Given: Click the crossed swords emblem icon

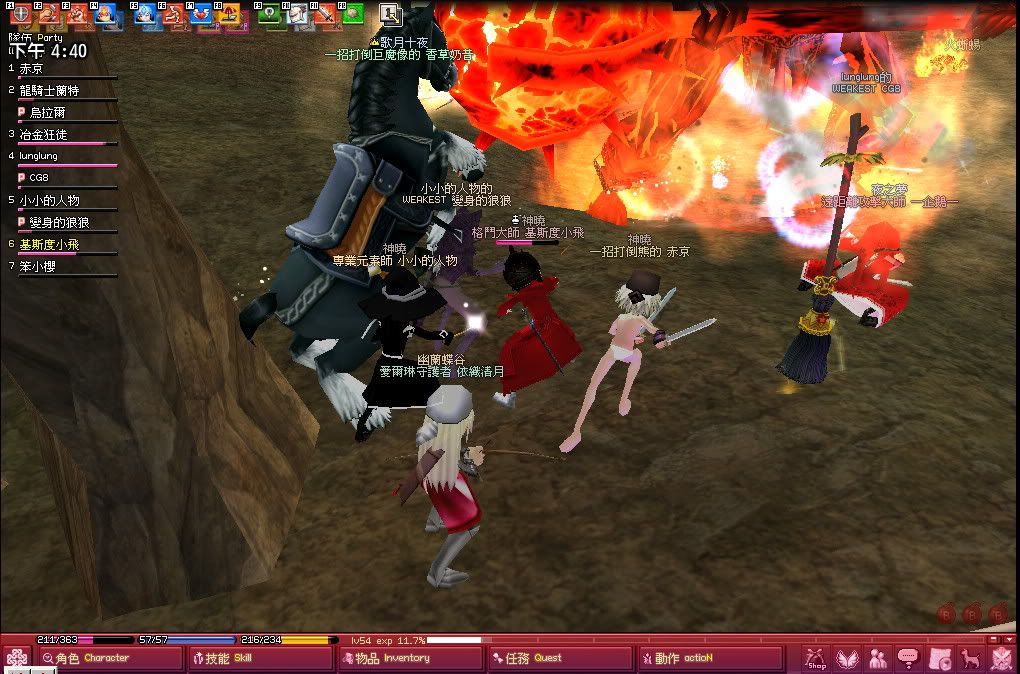Looking at the screenshot, I should pos(1001,658).
